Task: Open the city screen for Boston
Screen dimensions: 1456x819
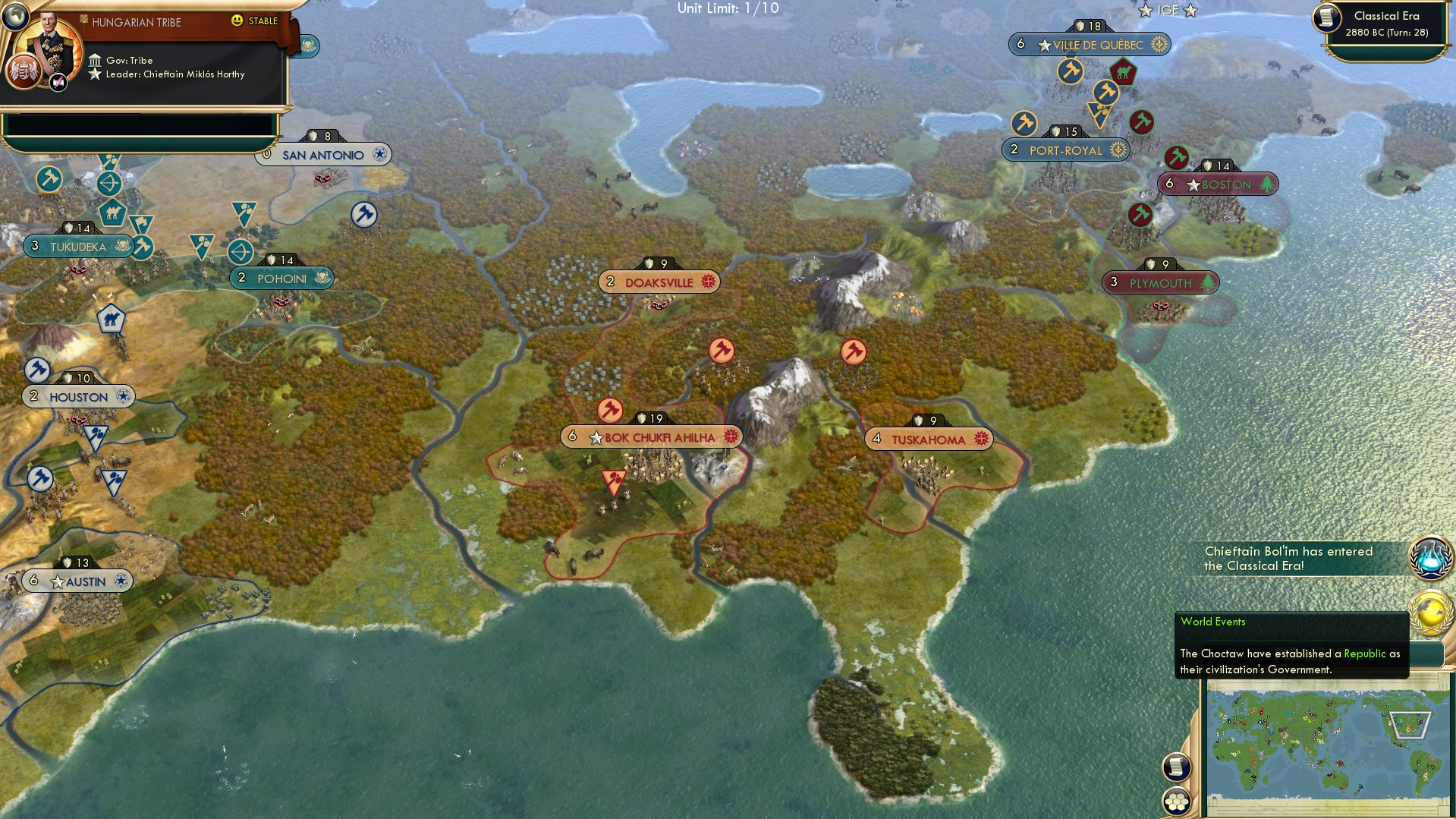Action: (x=1218, y=184)
